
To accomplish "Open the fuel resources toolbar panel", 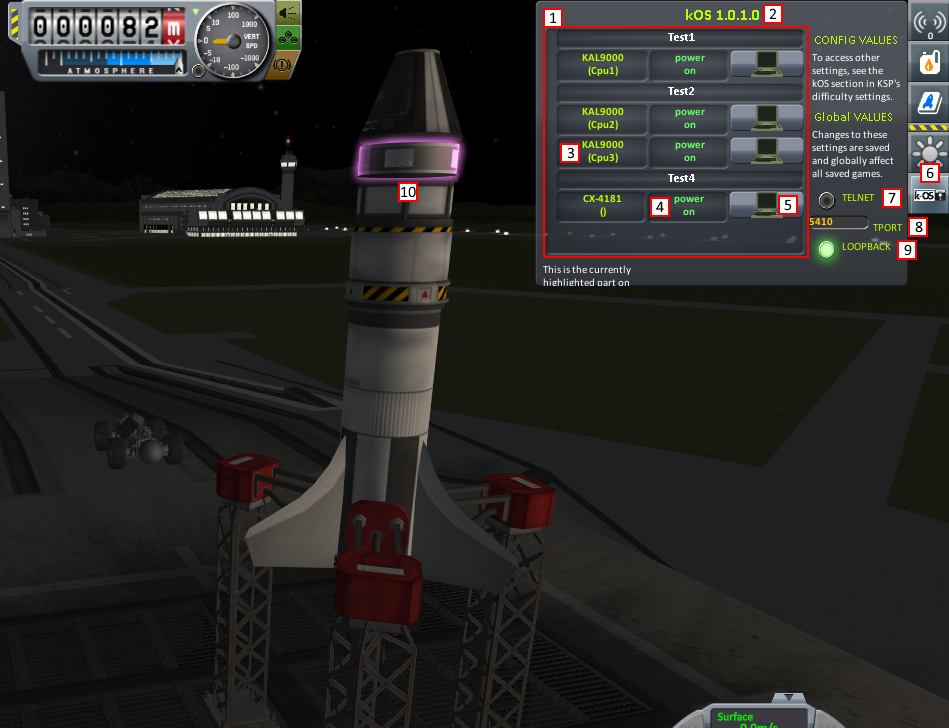I will tap(928, 62).
